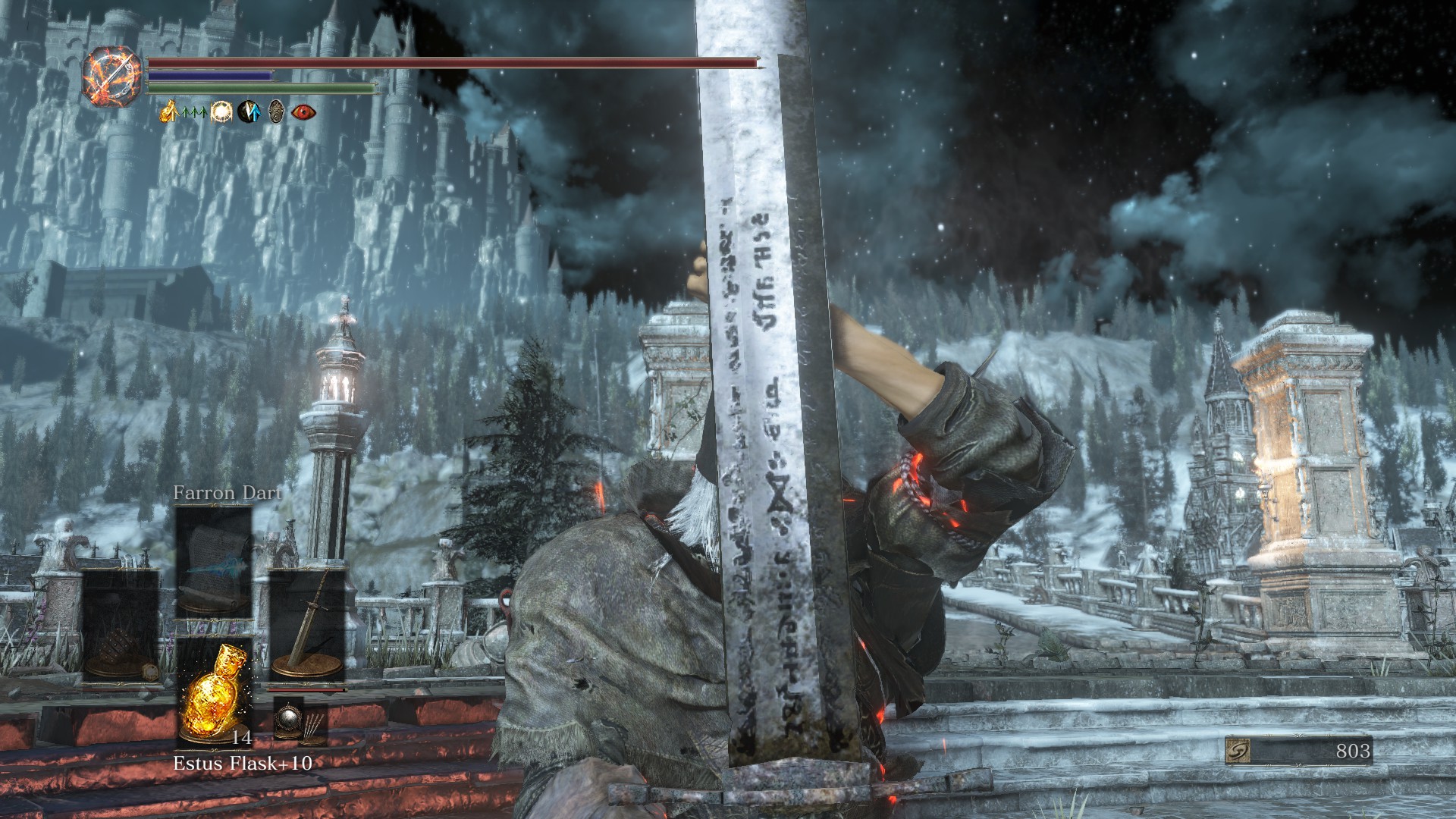
Task: Select the Farron Dart spell slot
Action: [213, 562]
